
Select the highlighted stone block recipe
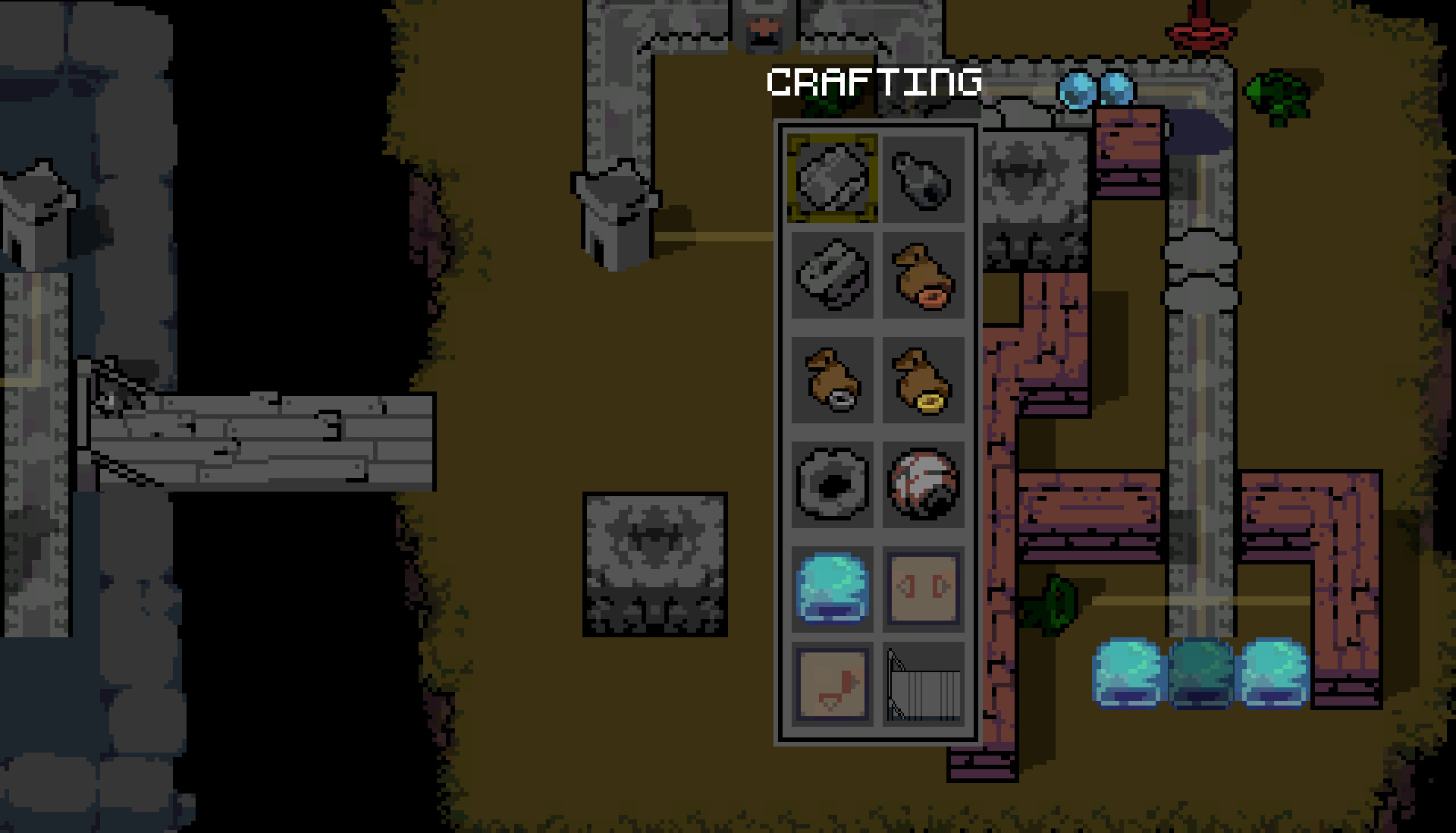coord(830,180)
